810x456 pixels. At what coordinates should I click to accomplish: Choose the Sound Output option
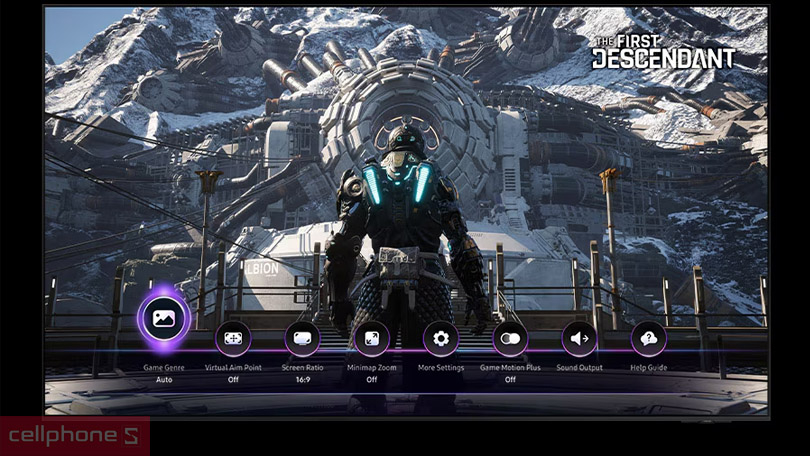click(579, 339)
